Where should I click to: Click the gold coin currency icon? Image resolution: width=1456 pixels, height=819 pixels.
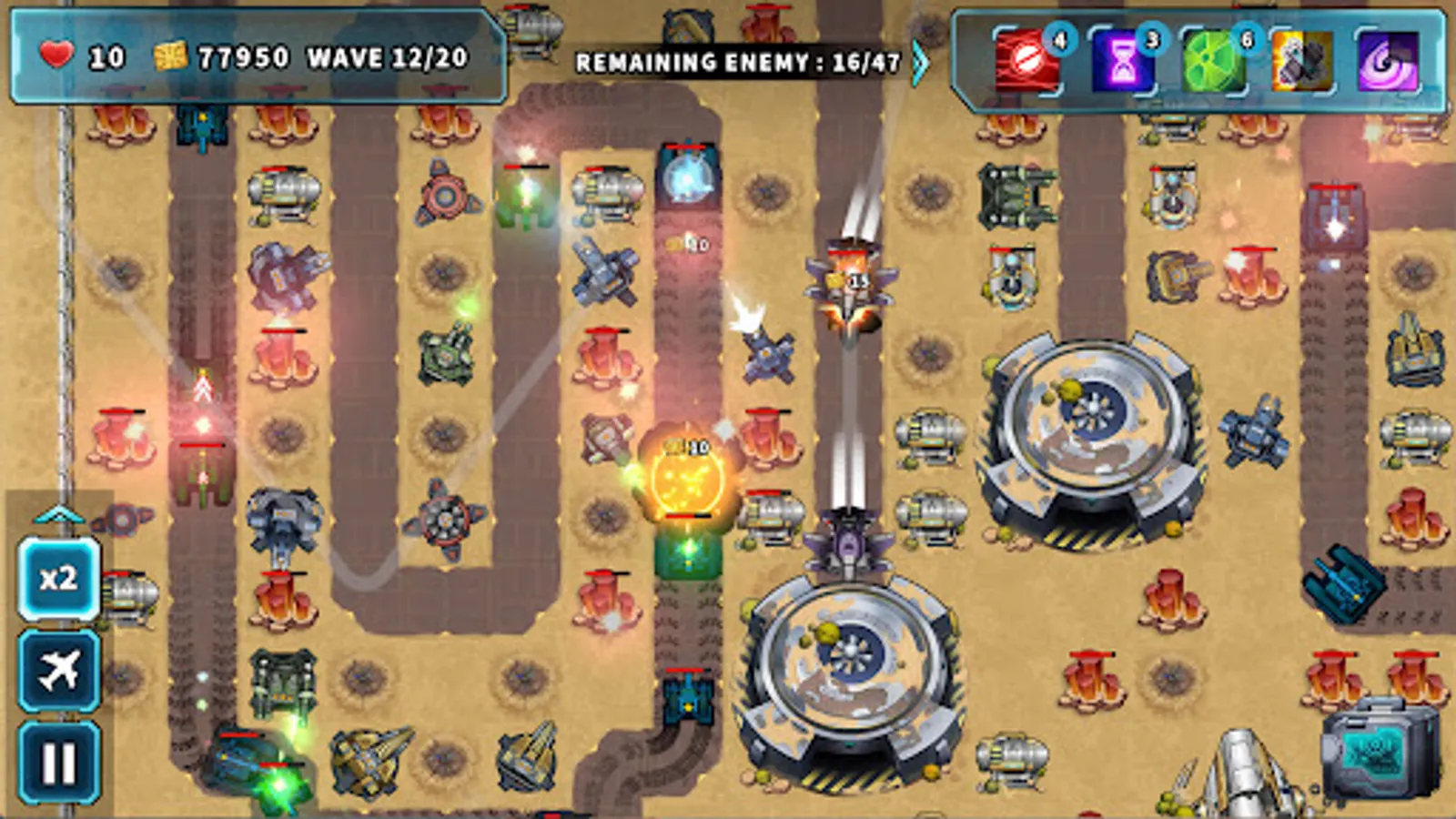point(173,56)
